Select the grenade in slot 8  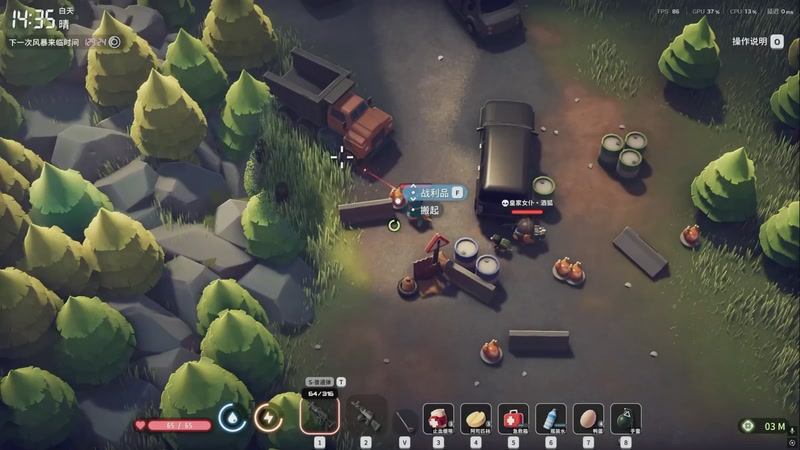tap(626, 418)
